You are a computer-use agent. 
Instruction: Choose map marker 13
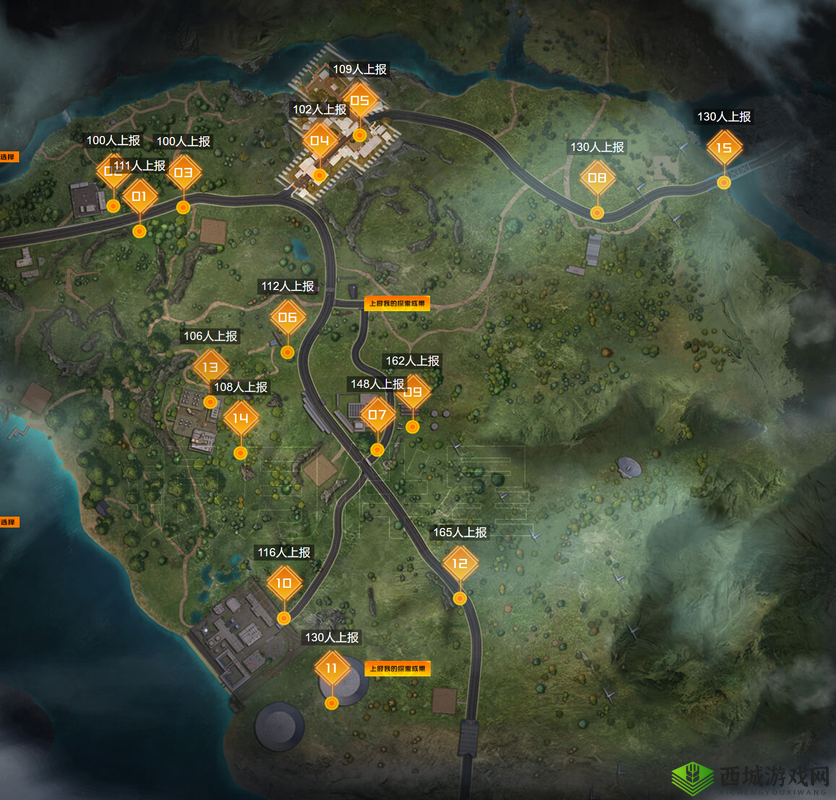pyautogui.click(x=210, y=367)
